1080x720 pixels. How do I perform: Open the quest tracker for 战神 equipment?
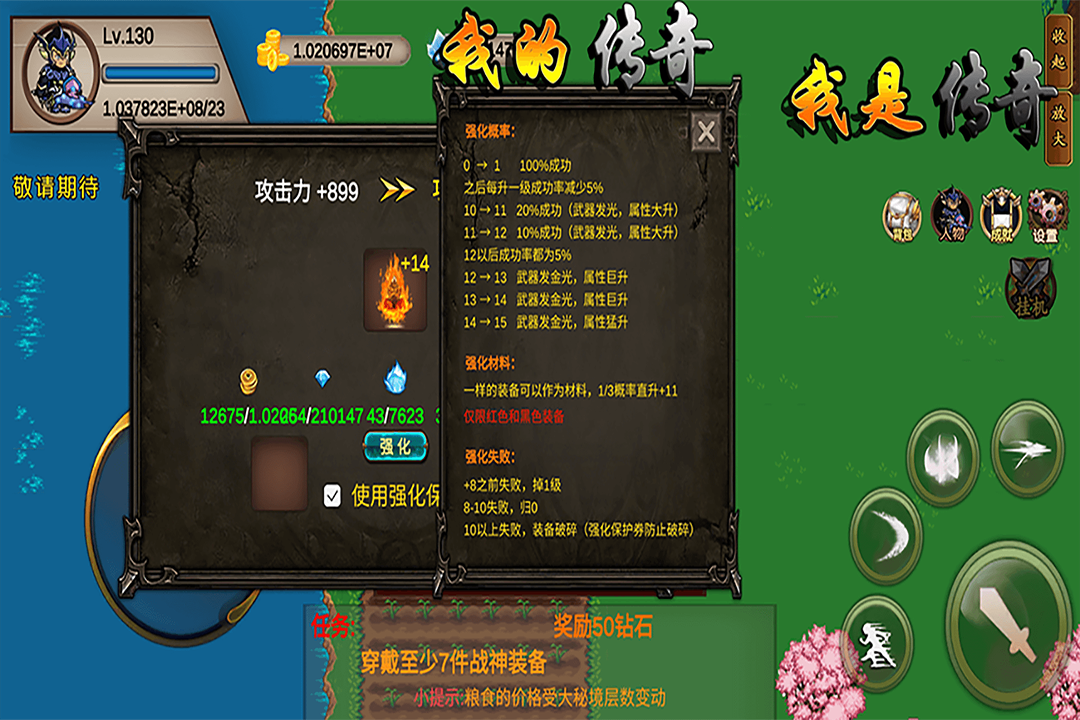(x=453, y=660)
